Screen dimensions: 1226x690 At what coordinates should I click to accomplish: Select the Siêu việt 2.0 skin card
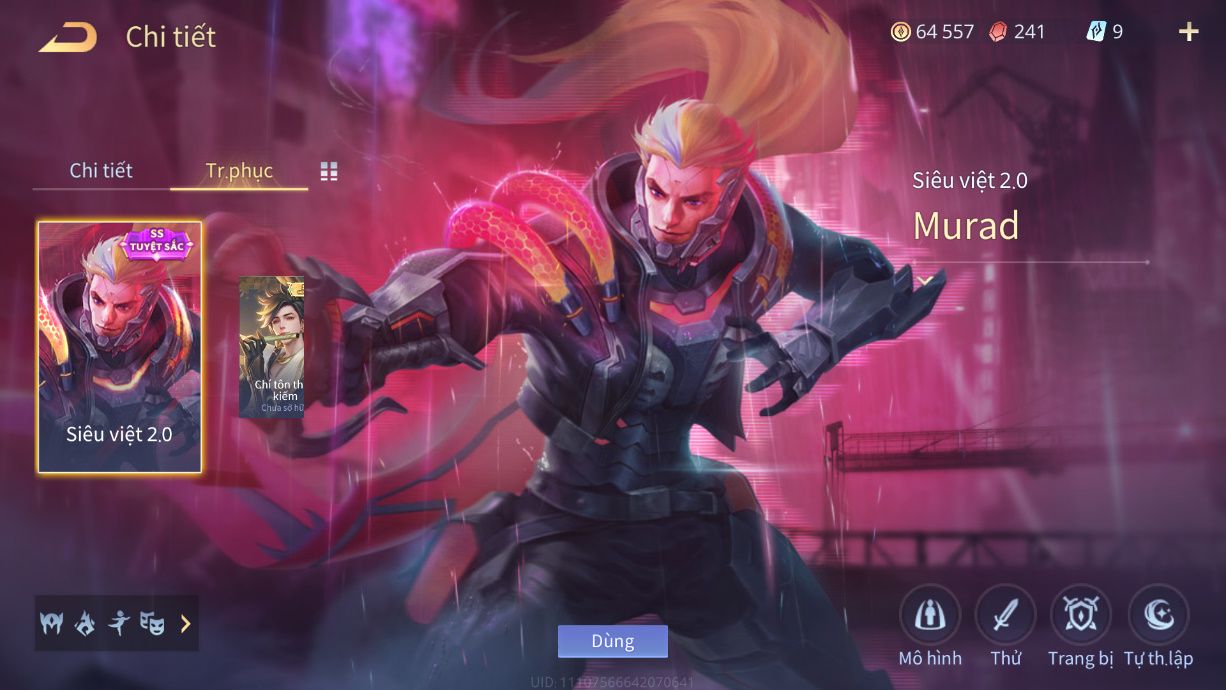[120, 346]
